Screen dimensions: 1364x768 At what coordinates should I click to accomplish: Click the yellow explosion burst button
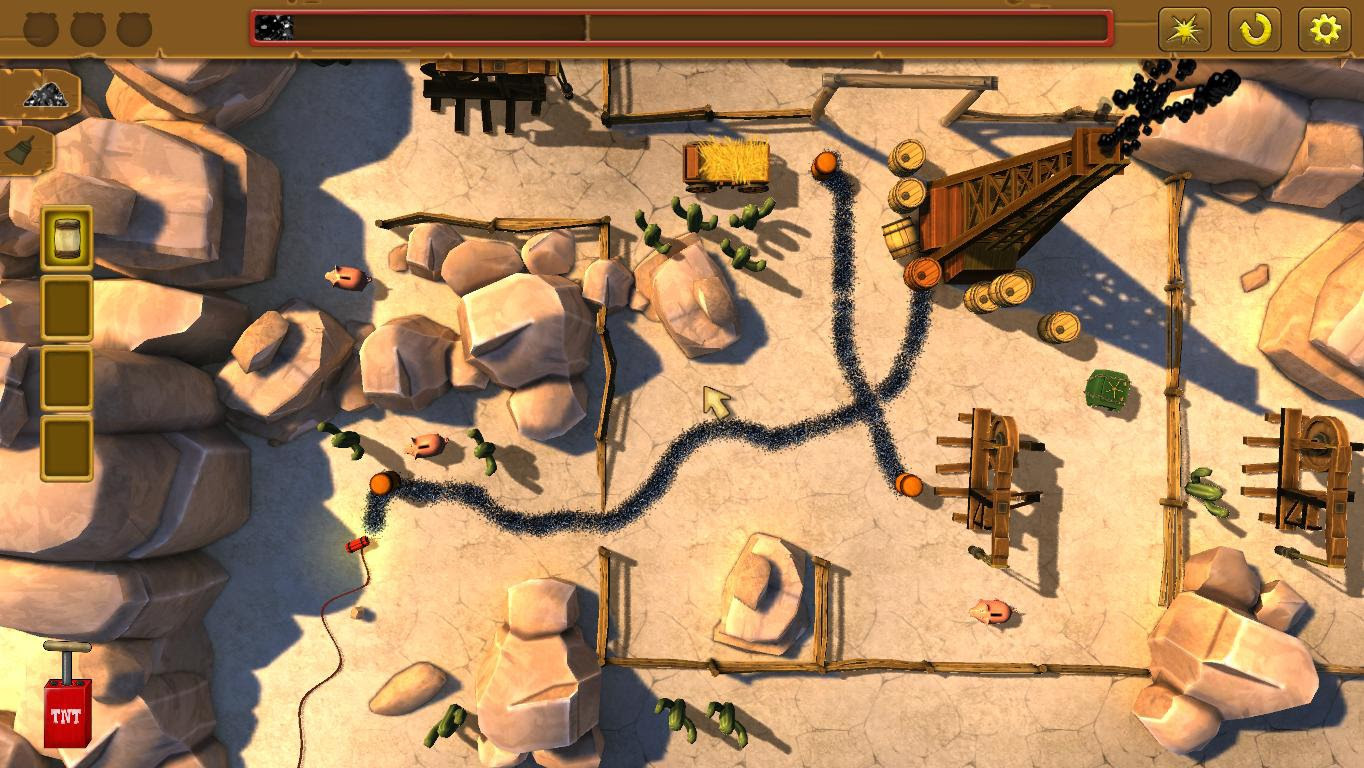tap(1184, 30)
